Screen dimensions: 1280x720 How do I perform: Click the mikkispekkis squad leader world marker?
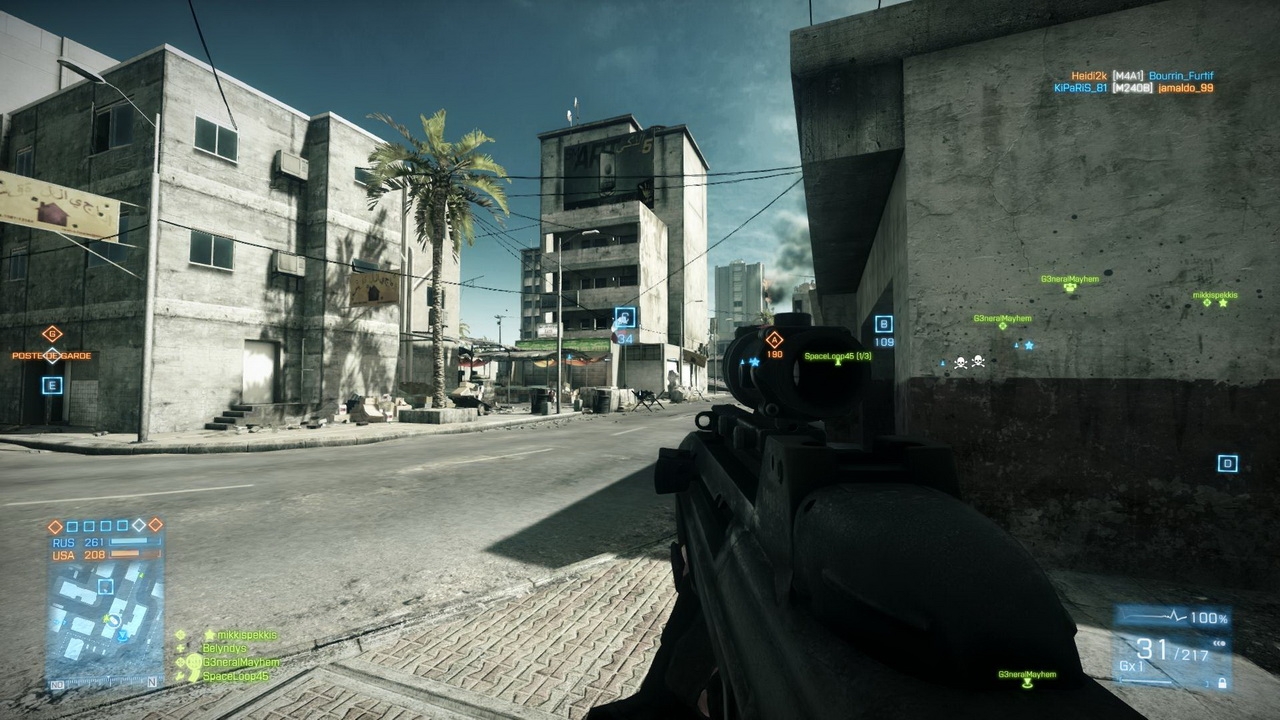pyautogui.click(x=1221, y=302)
